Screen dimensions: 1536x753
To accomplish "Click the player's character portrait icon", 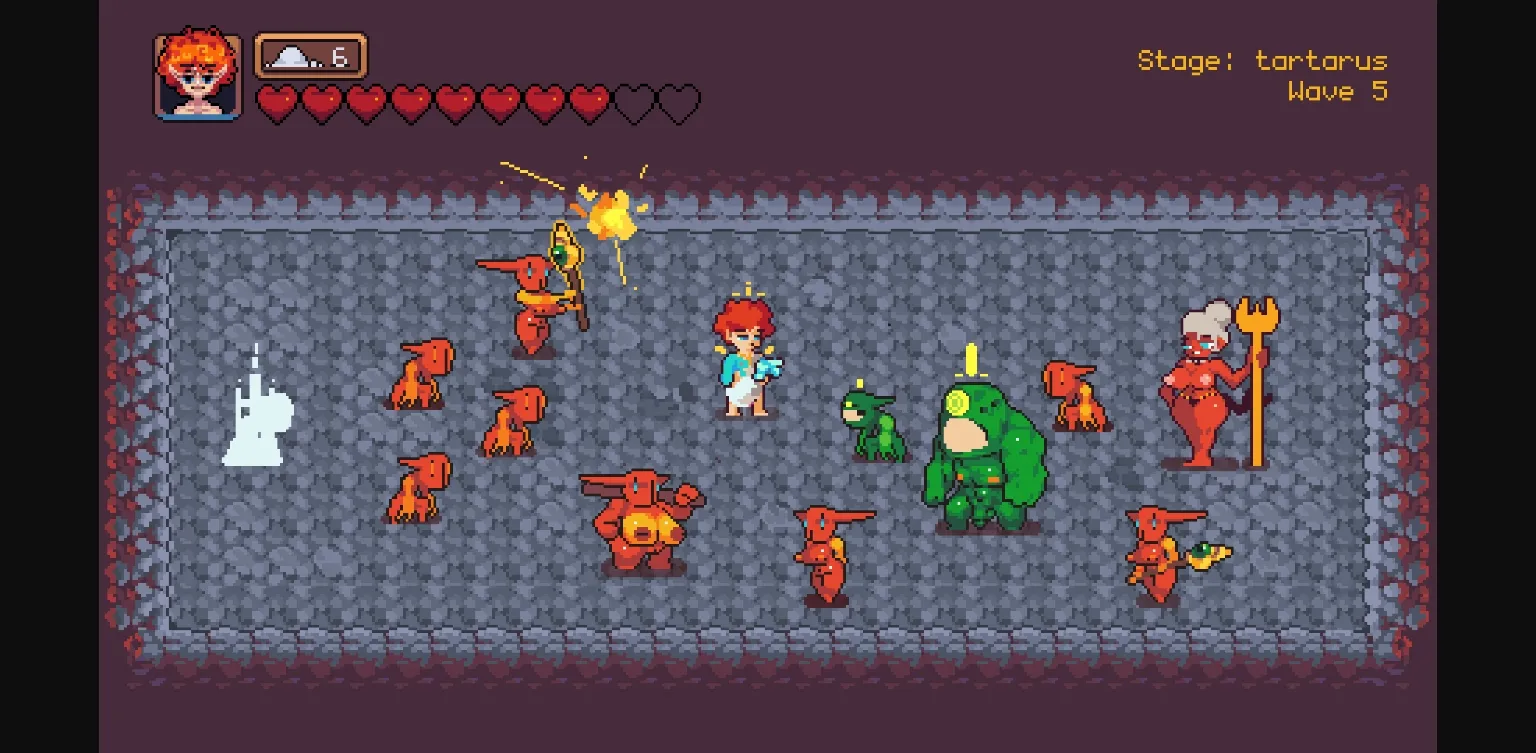I will coord(197,70).
